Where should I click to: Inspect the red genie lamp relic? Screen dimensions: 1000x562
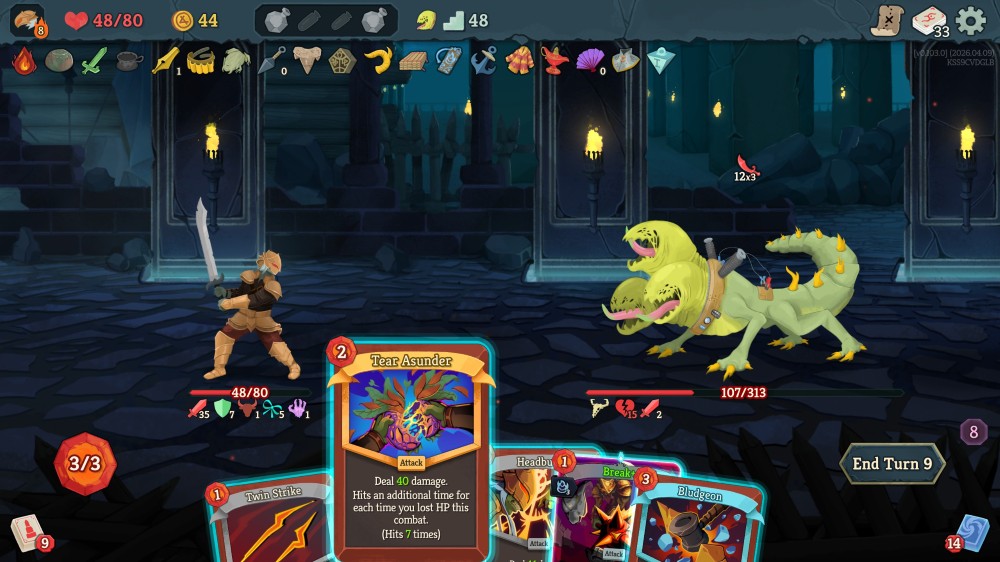point(554,61)
